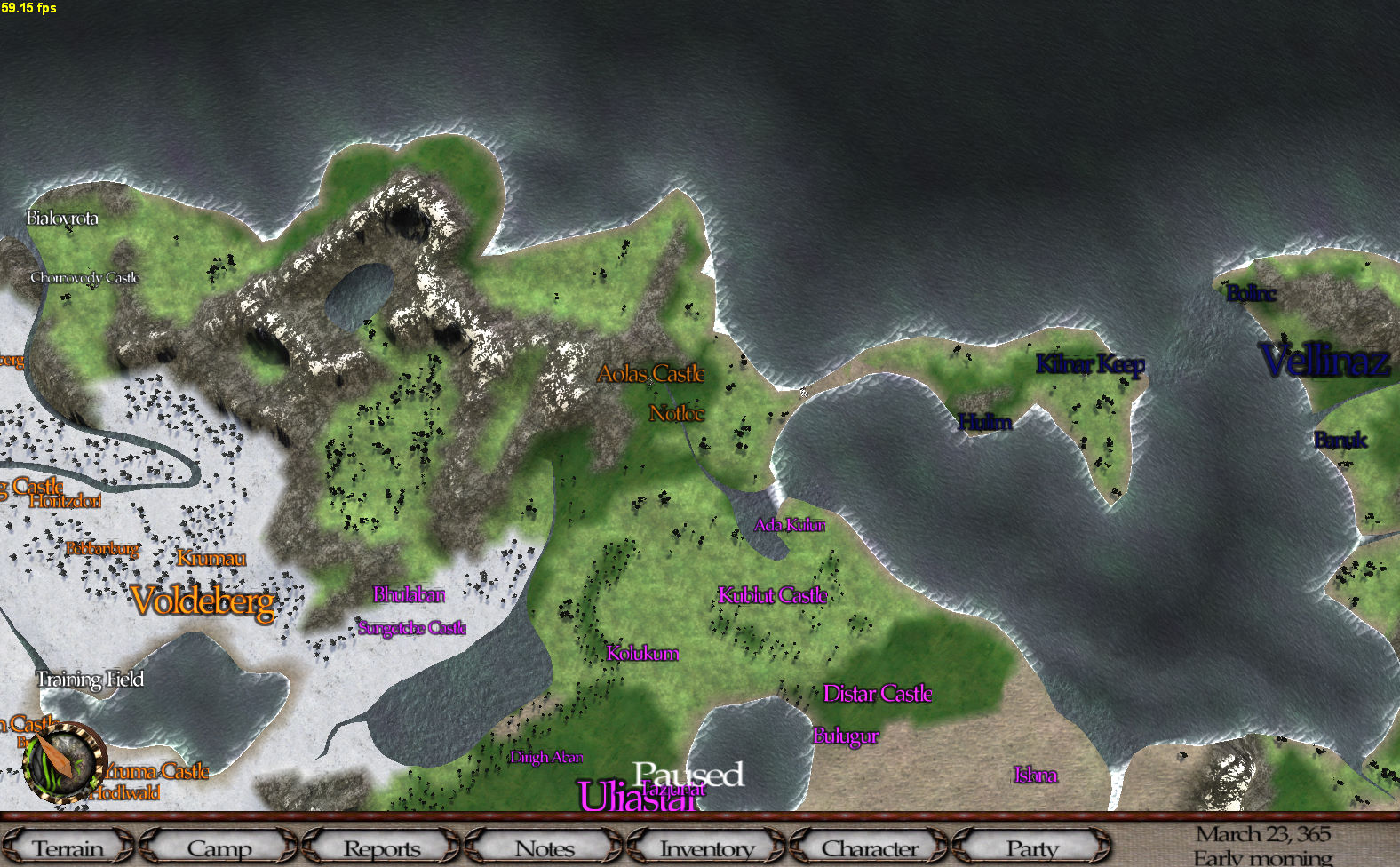Click the Krumau village label
Screen dimensions: 1400x867
[211, 558]
